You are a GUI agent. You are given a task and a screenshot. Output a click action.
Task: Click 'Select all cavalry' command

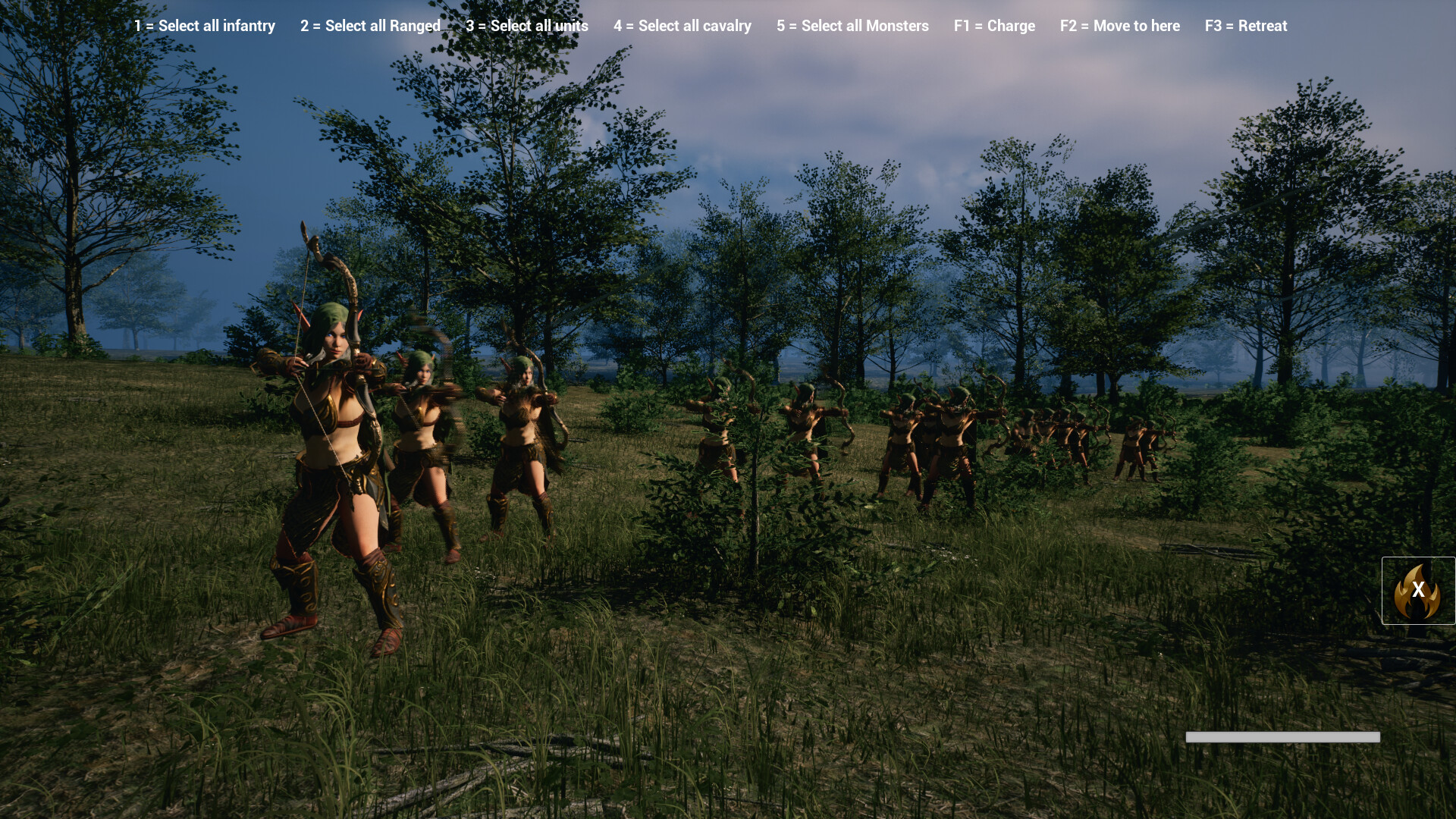click(682, 26)
